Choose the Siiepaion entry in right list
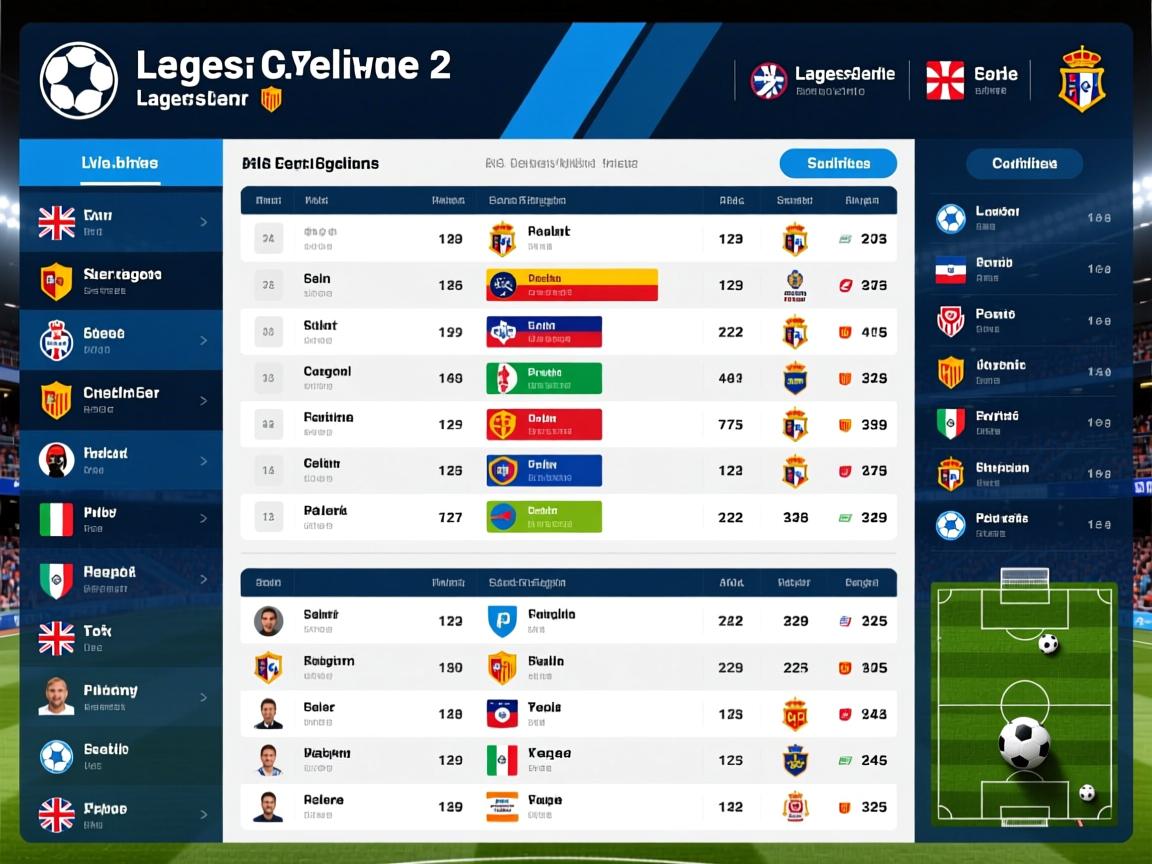This screenshot has width=1152, height=864. pos(1024,474)
